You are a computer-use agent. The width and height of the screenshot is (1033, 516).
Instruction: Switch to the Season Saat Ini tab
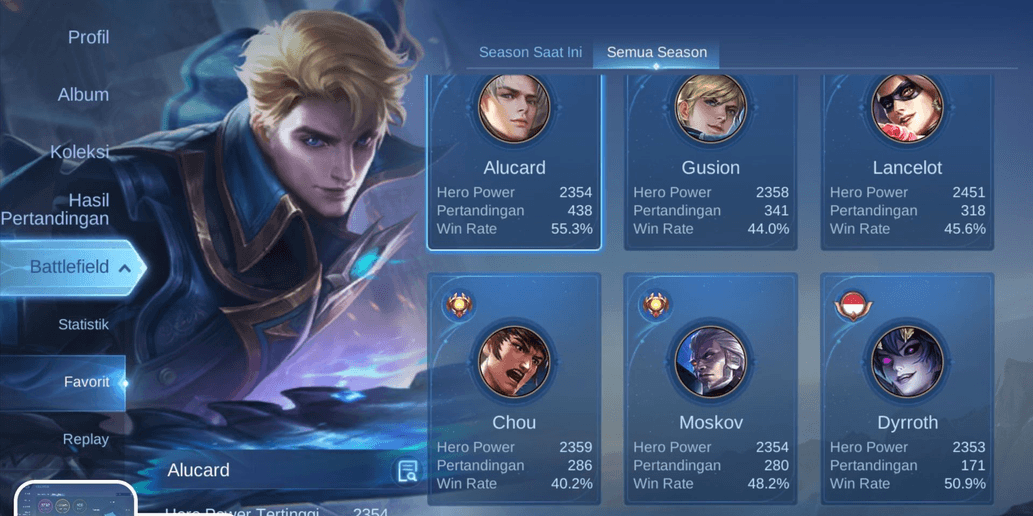point(530,52)
